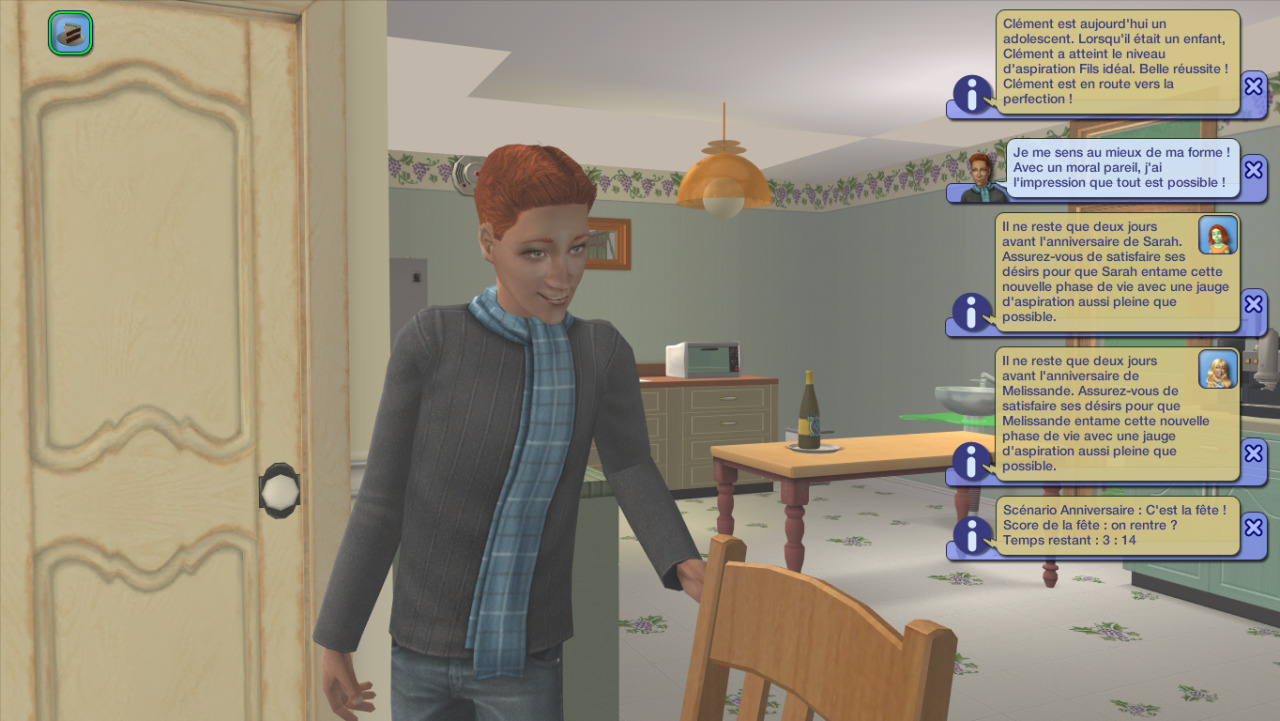Select Melissande's portrait in the notification
Viewport: 1280px width, 721px height.
[x=1218, y=369]
